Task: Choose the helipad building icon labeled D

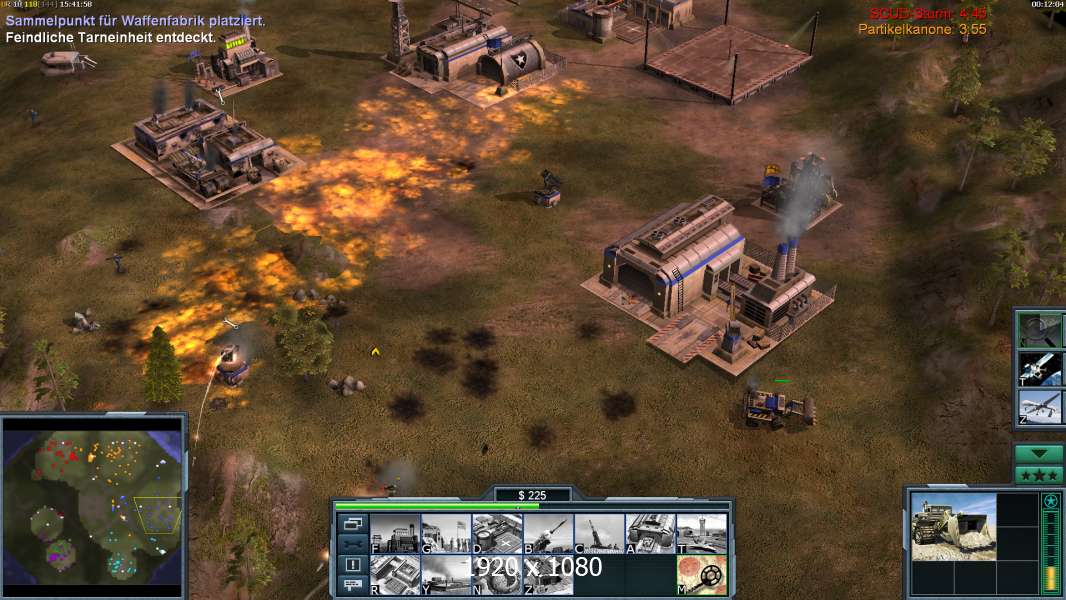Action: coord(497,533)
